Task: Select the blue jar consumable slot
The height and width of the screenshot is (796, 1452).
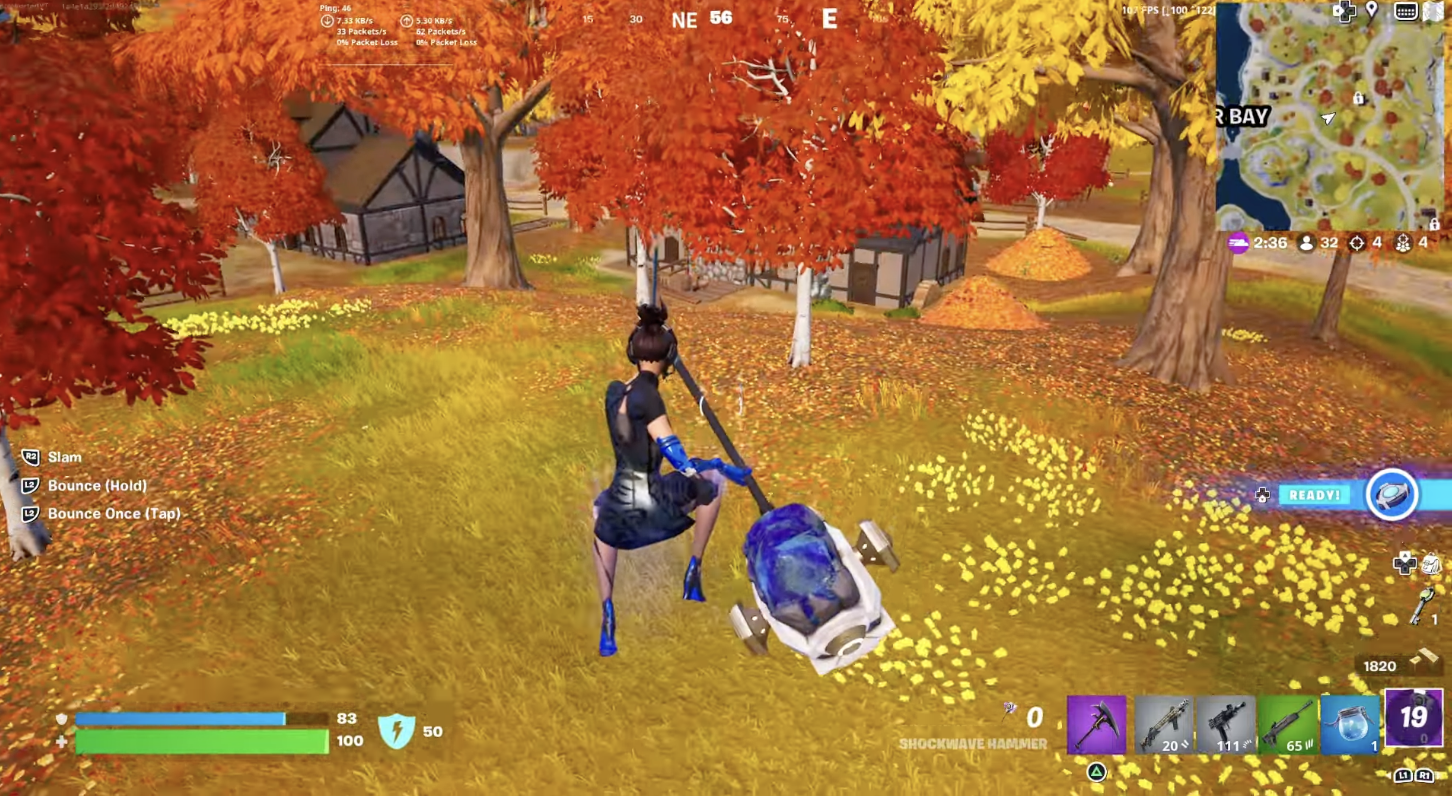Action: click(x=1351, y=724)
